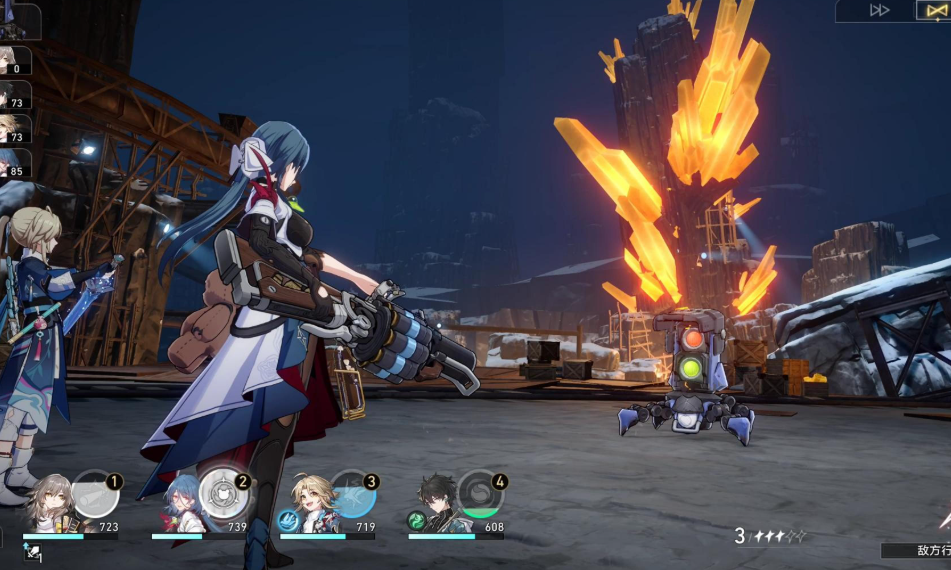This screenshot has width=951, height=570.
Task: Use the teddy bear ultimate numbered 2
Action: (x=224, y=494)
